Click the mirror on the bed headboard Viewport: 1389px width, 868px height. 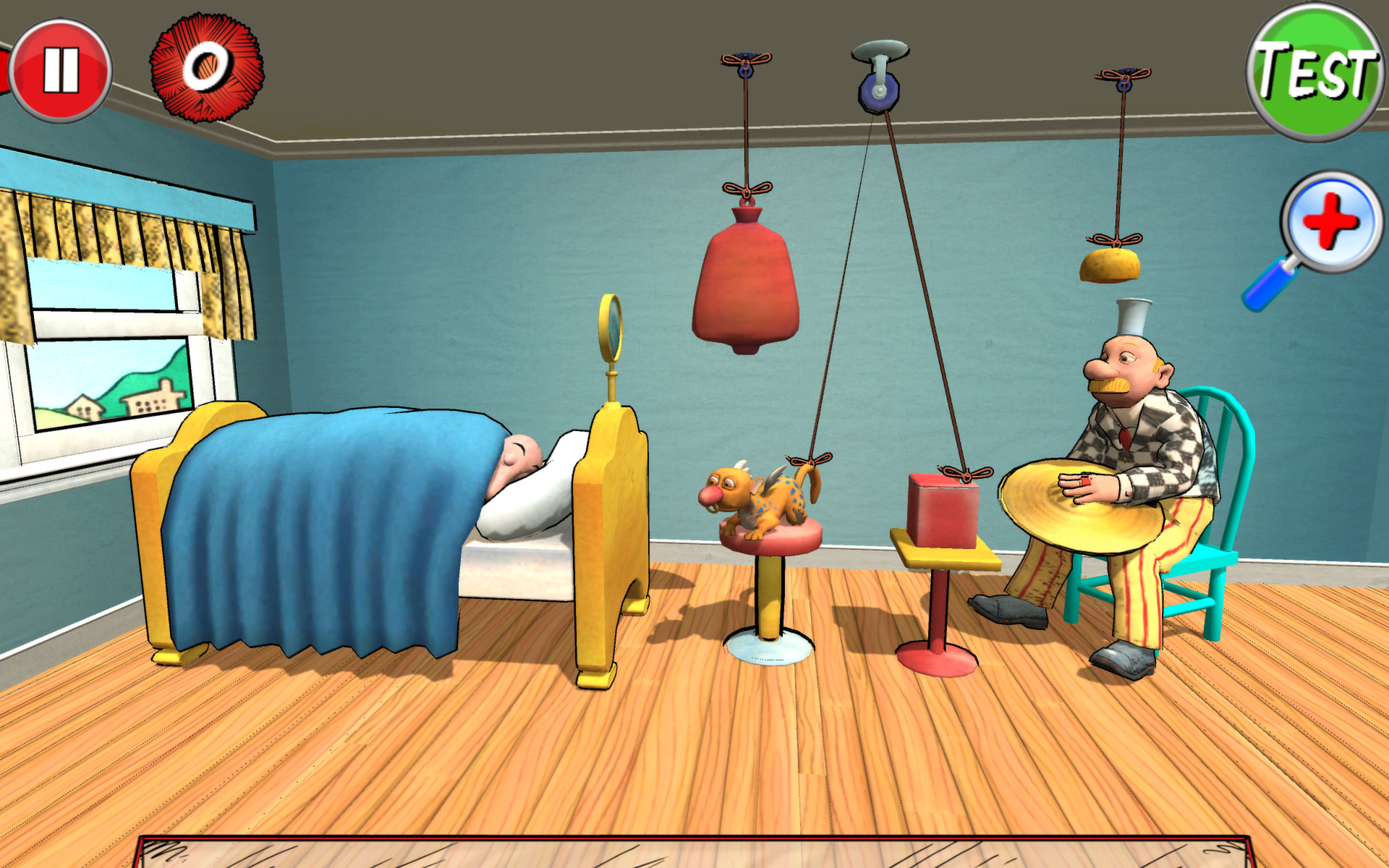coord(610,329)
